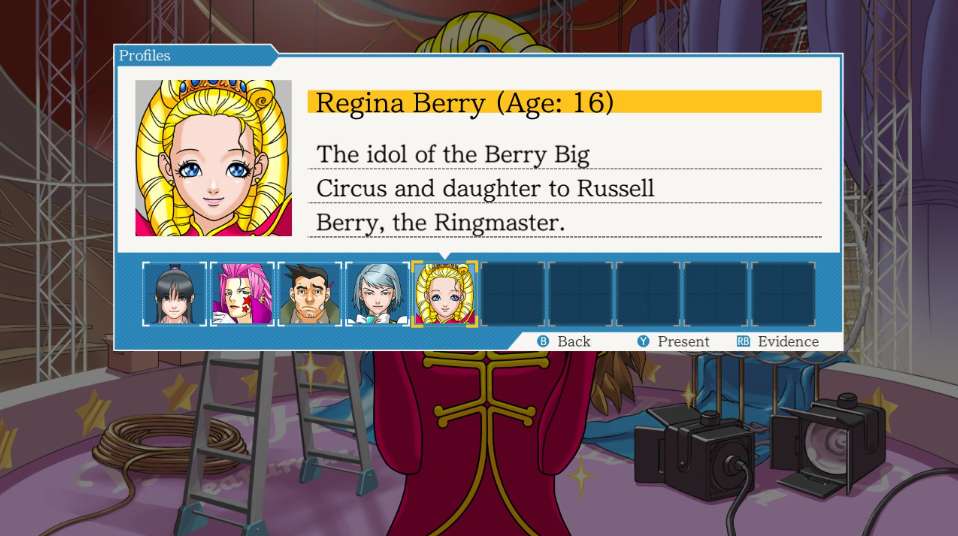Go Back from the Profiles window
This screenshot has width=958, height=536.
[565, 341]
